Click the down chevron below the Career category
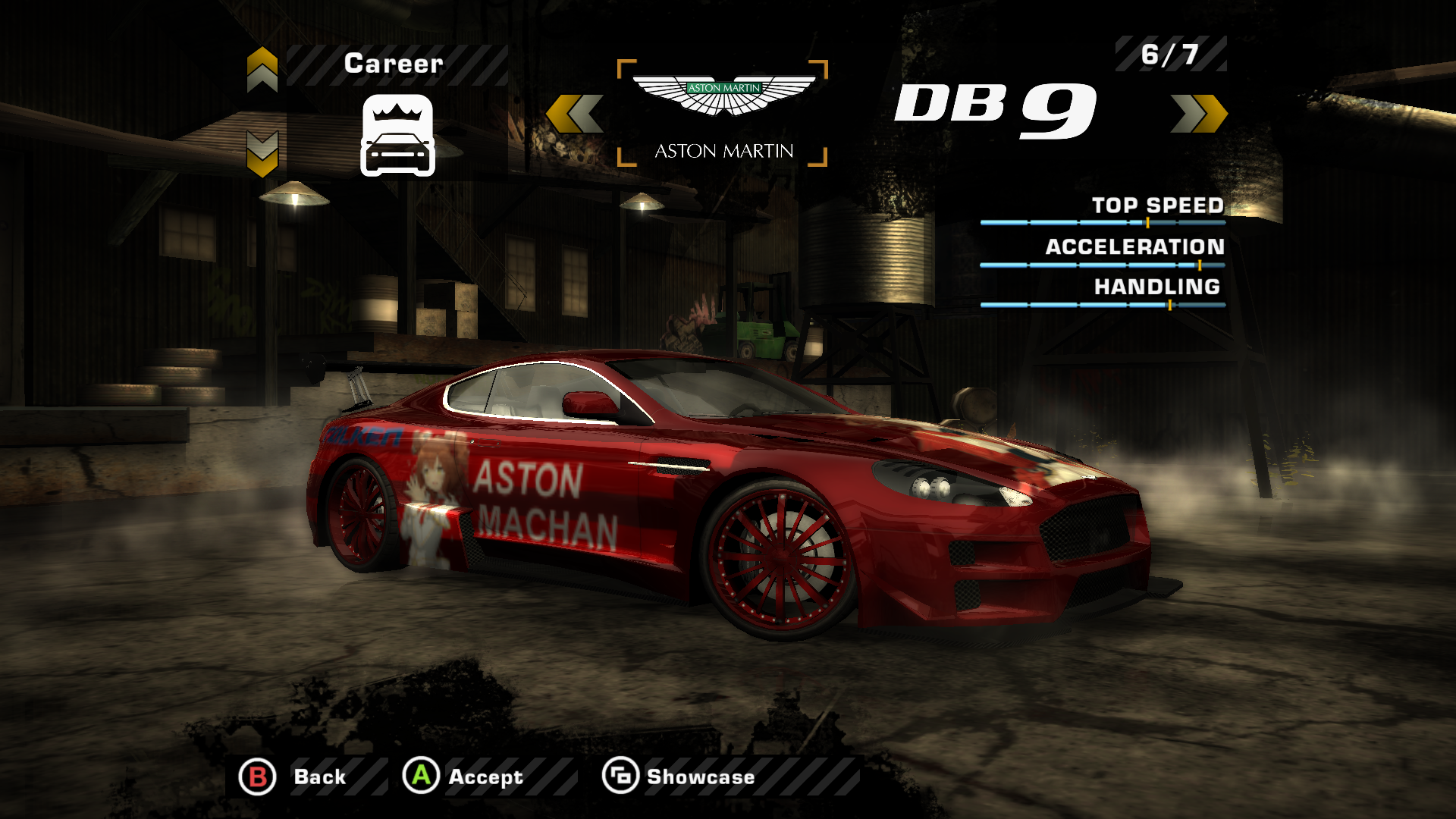 click(262, 153)
